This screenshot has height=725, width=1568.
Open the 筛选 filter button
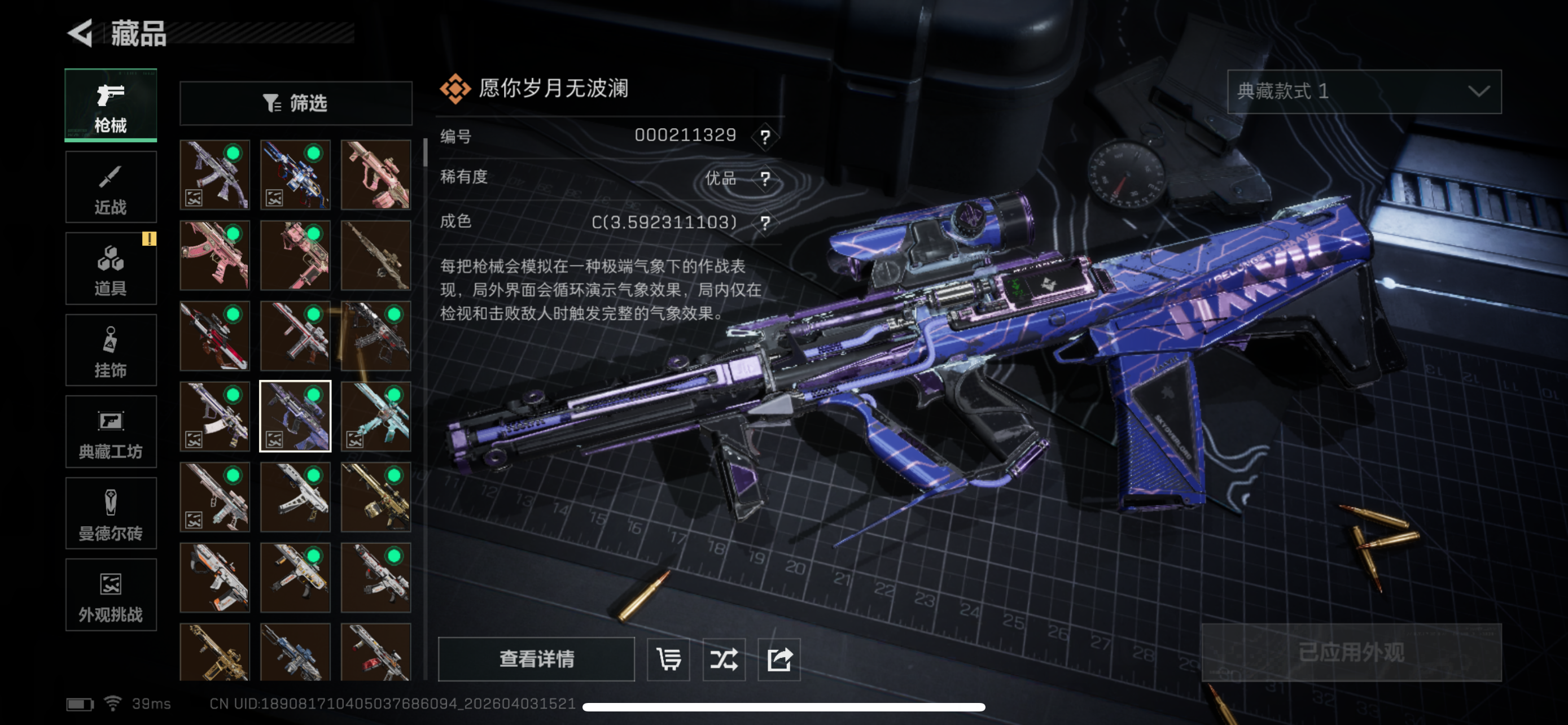tap(296, 103)
